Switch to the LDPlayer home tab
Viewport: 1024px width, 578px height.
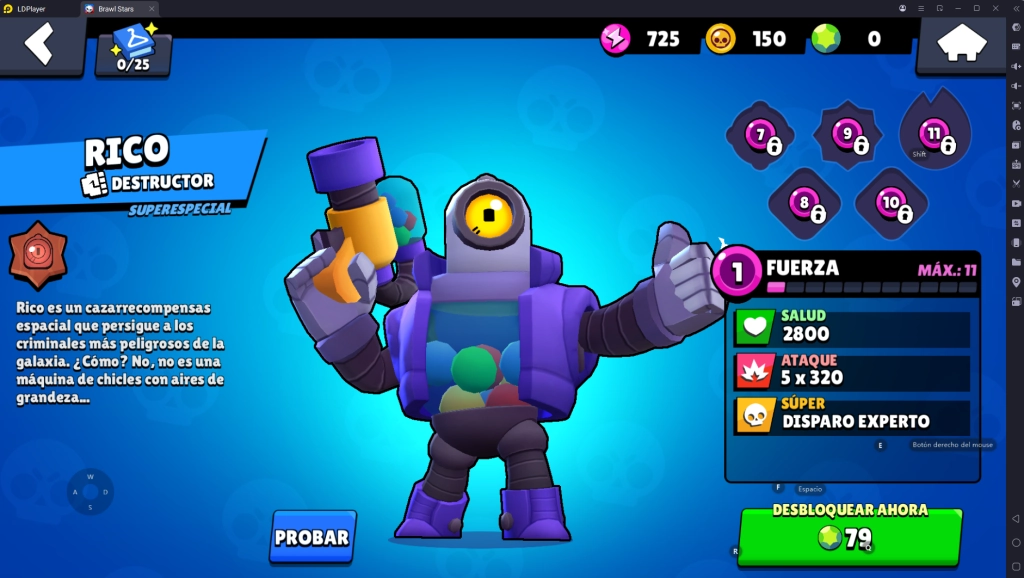tap(37, 8)
